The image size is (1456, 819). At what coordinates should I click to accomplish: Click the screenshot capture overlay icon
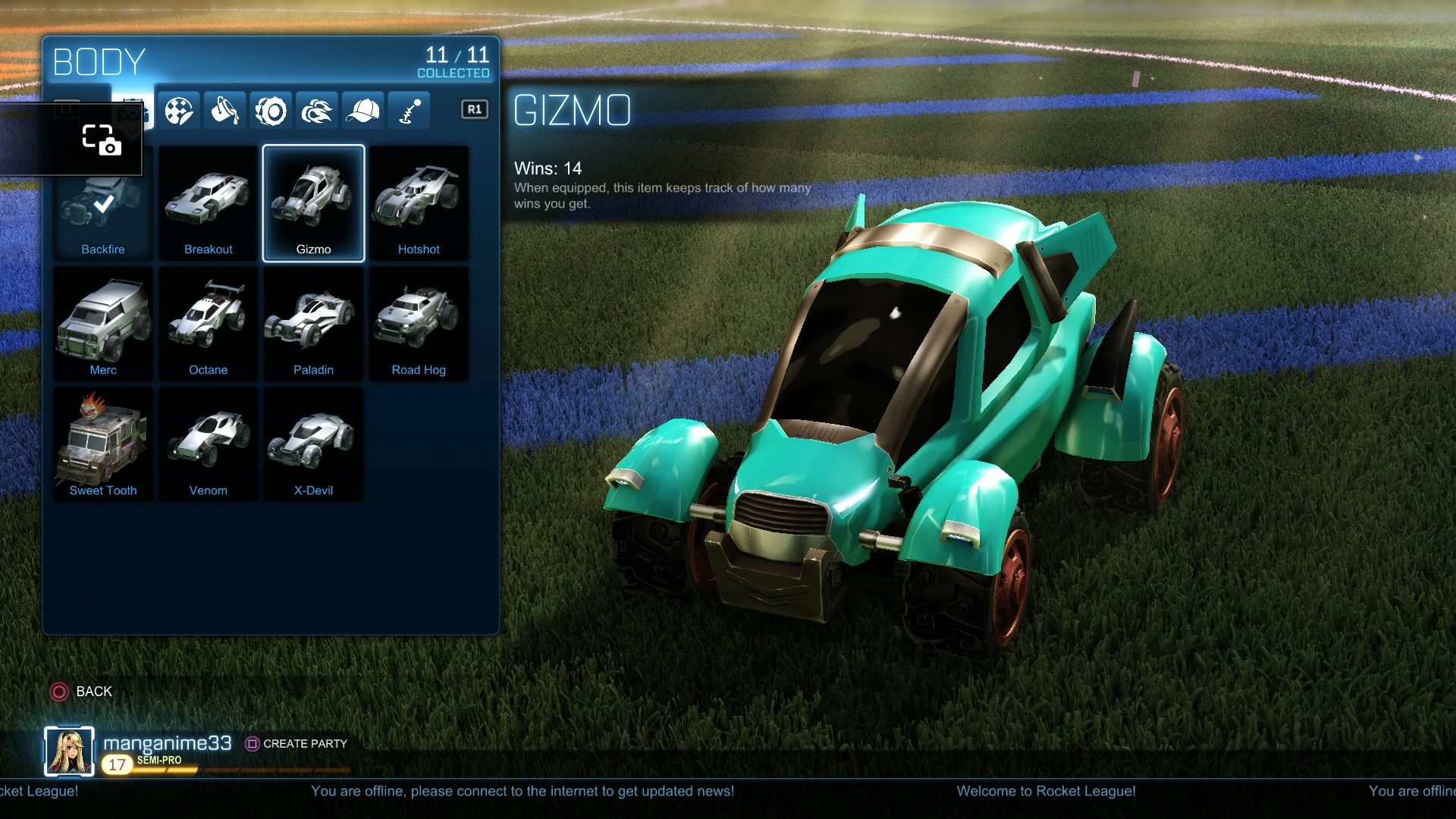(x=102, y=140)
